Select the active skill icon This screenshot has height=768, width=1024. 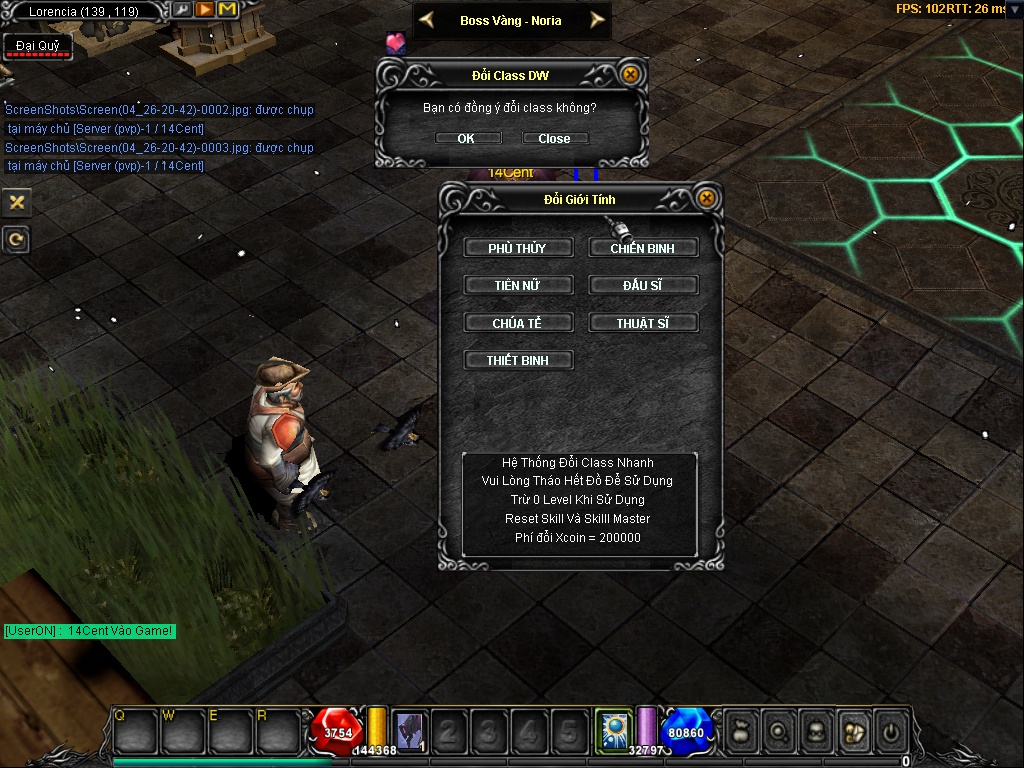click(x=611, y=730)
